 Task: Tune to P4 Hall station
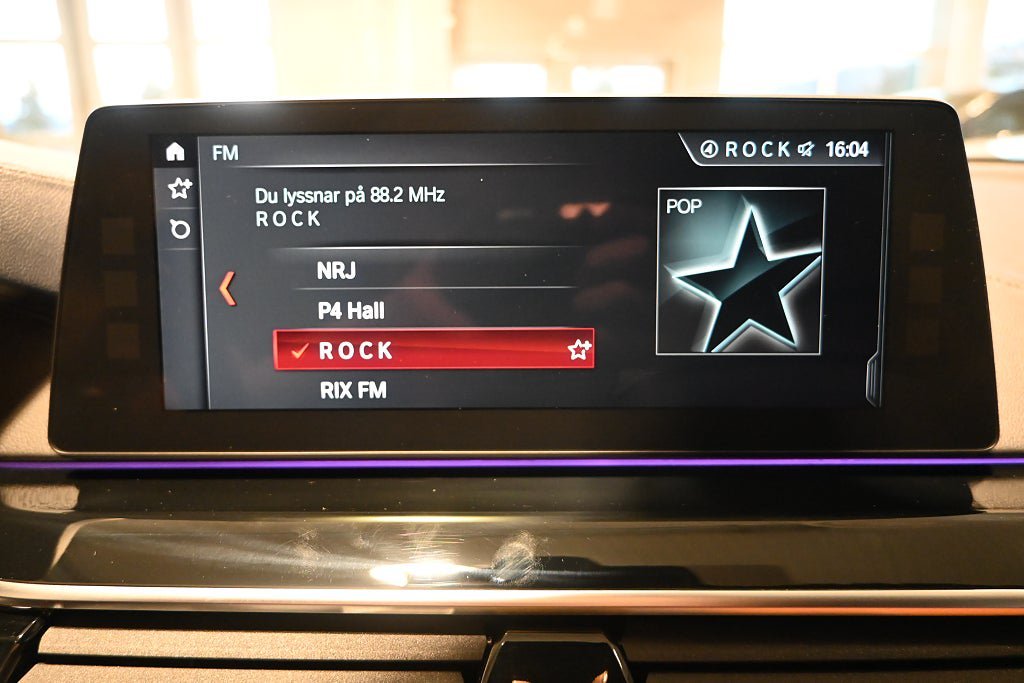coord(351,311)
